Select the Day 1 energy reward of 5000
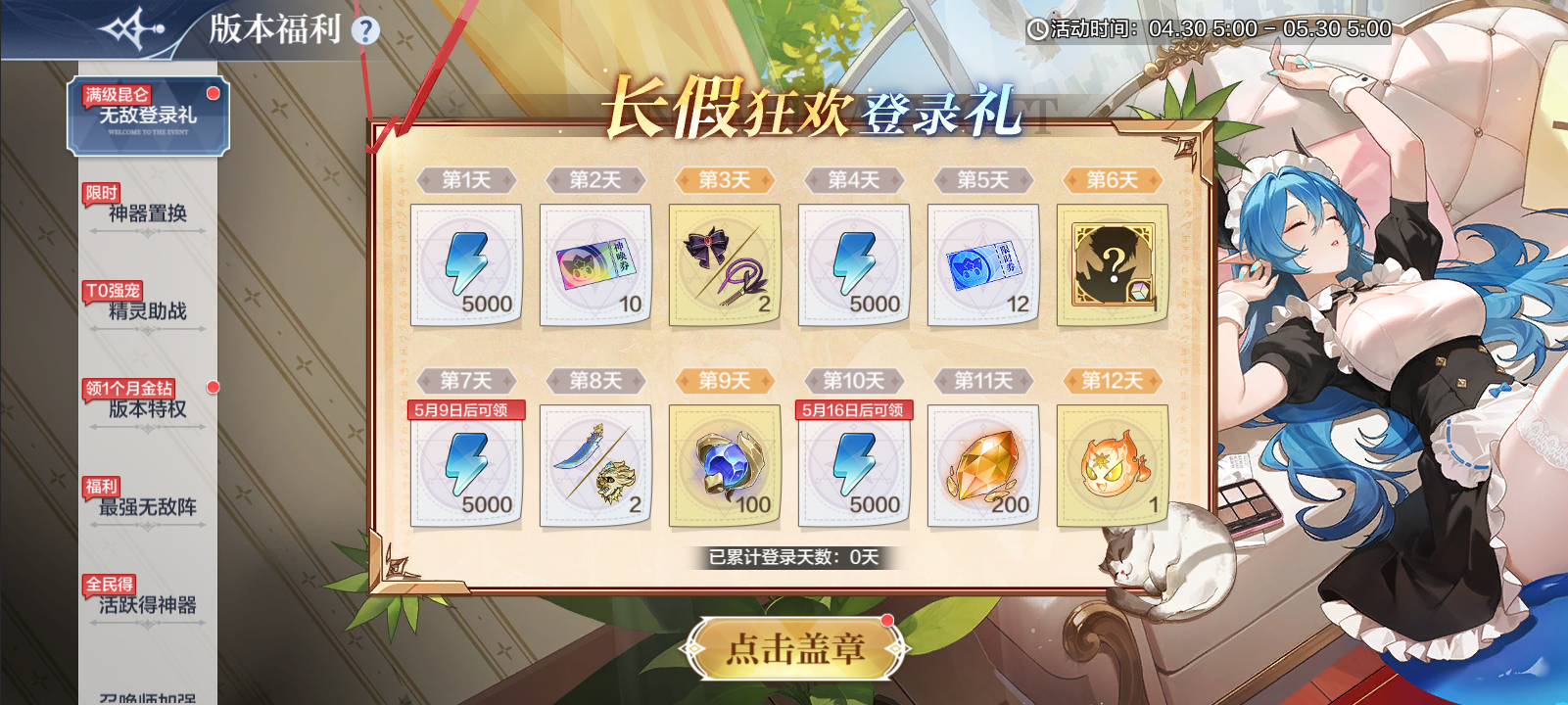1568x705 pixels. 465,264
